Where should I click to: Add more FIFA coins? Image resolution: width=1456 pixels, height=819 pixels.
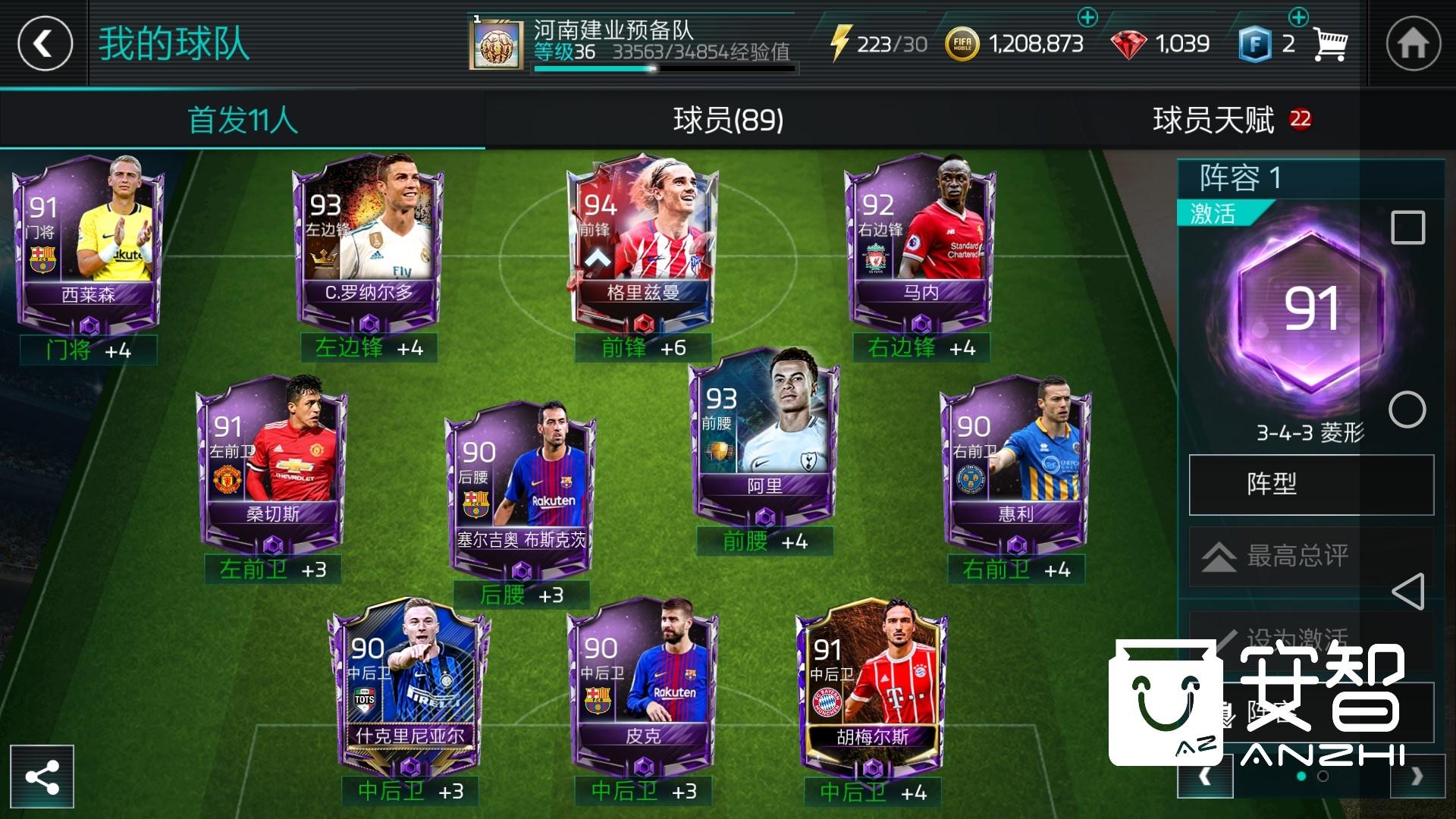[x=1087, y=17]
